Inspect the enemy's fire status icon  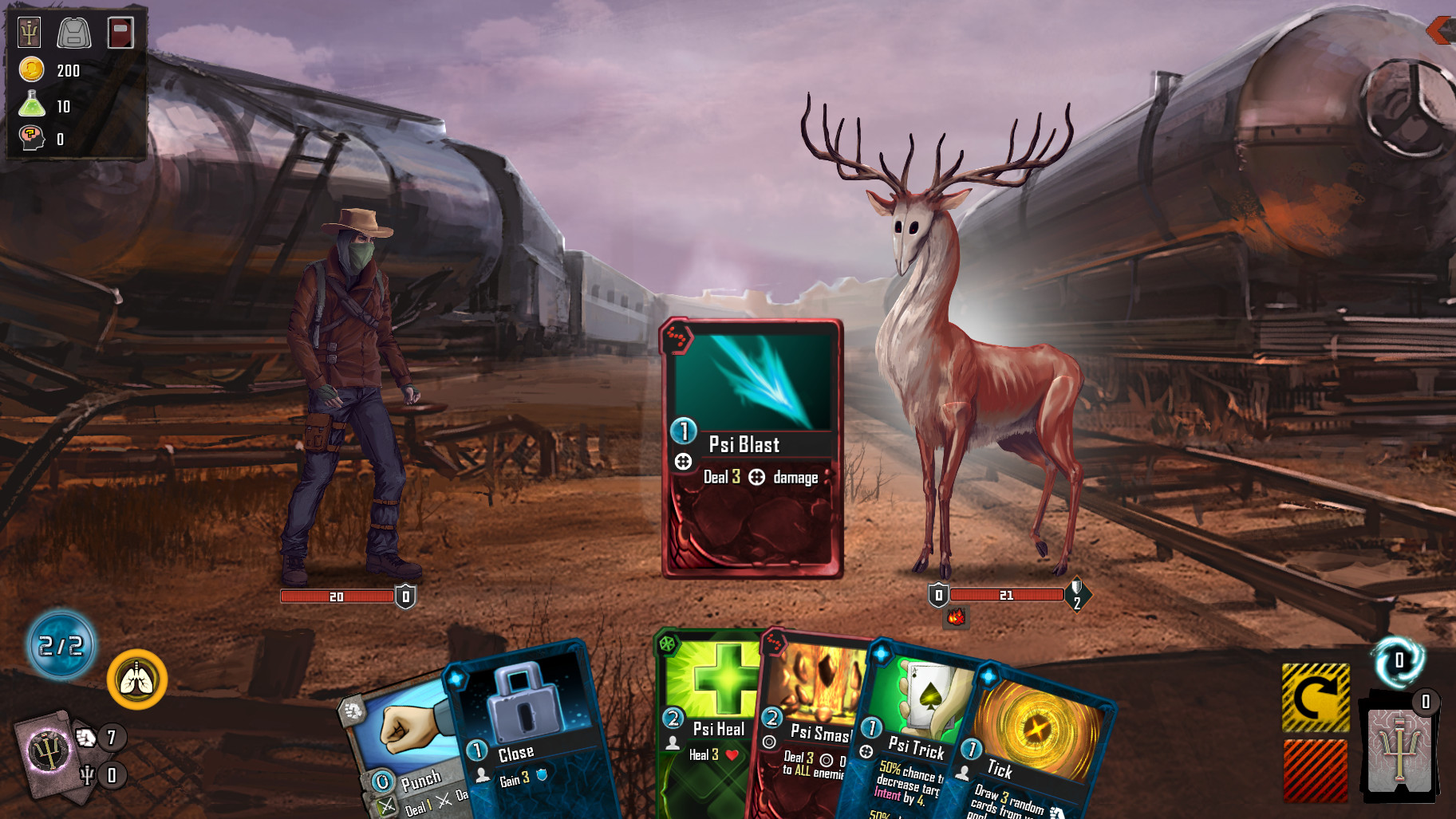pos(956,616)
